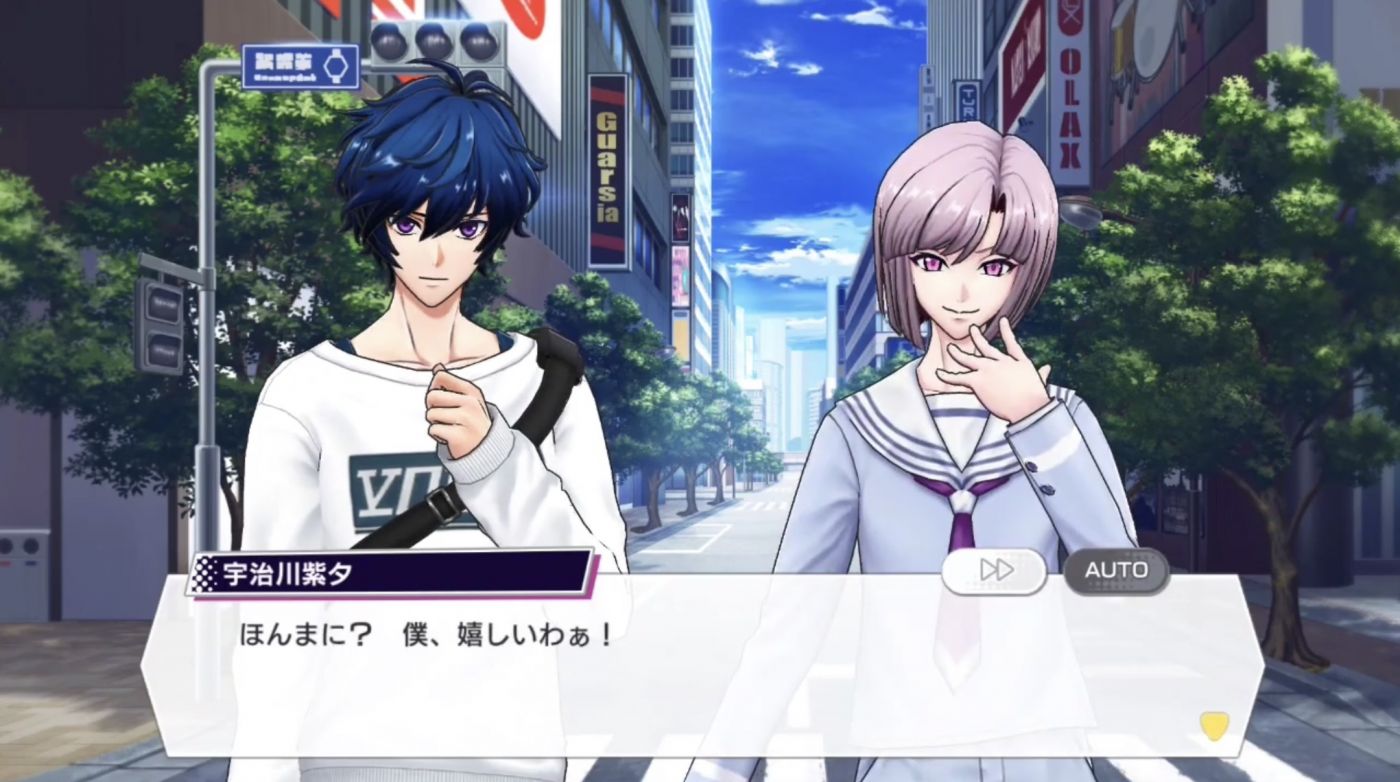
Task: Advance dialogue via the yellow heart indicator
Action: click(x=1214, y=725)
